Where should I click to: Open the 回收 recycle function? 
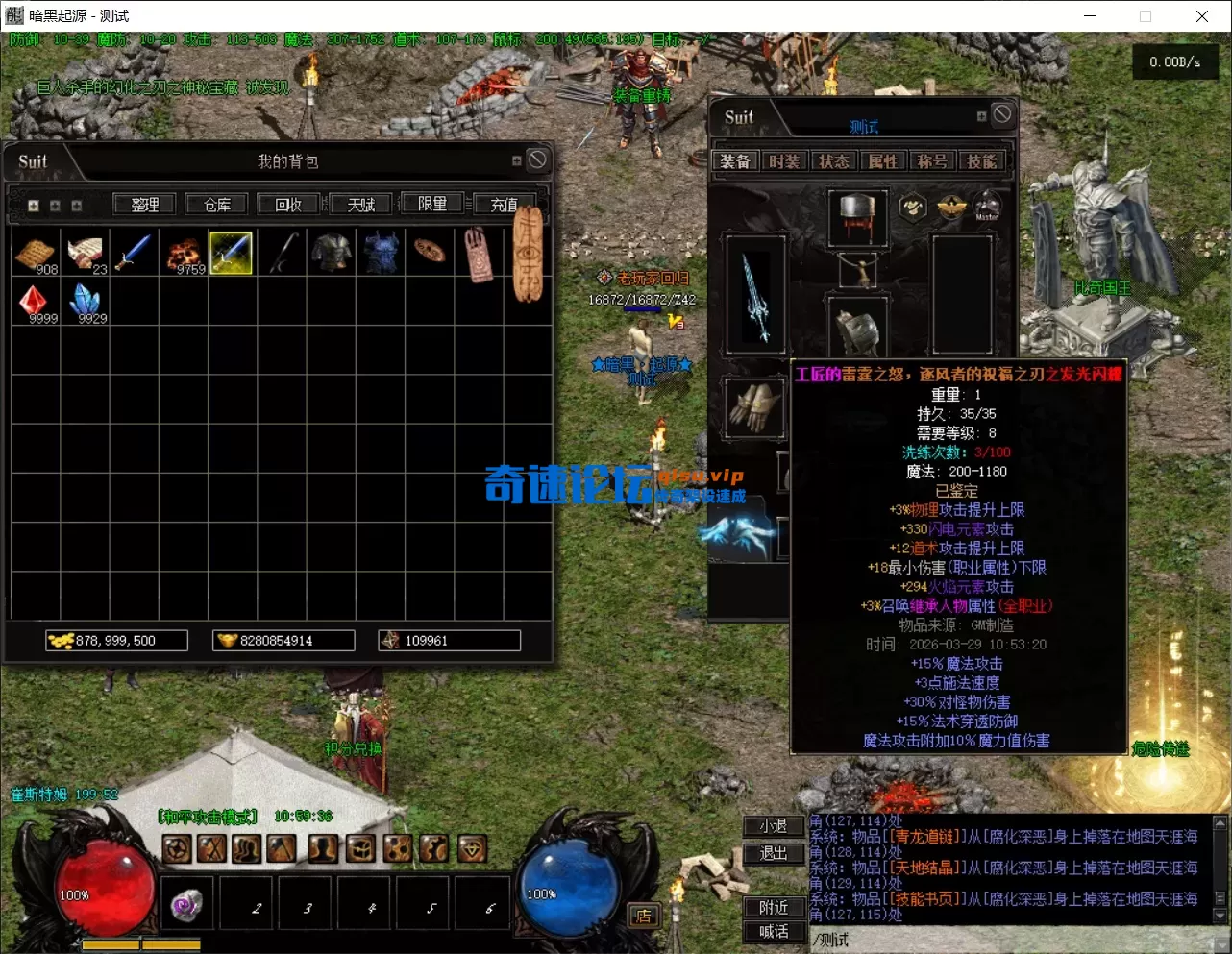point(288,205)
